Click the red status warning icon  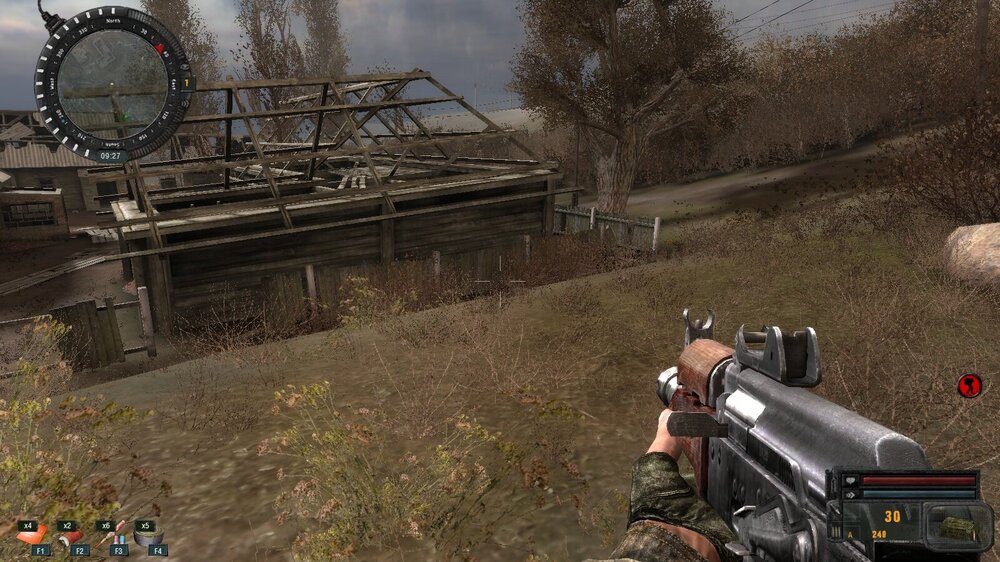point(969,385)
